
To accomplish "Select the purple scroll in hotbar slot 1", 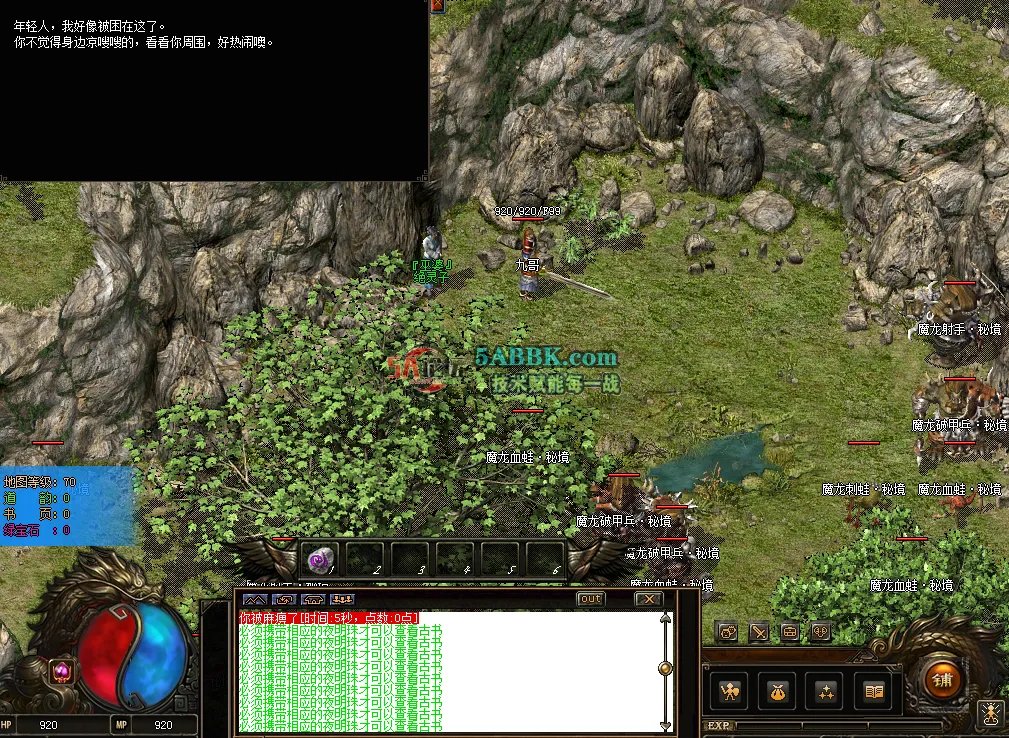I will 320,558.
